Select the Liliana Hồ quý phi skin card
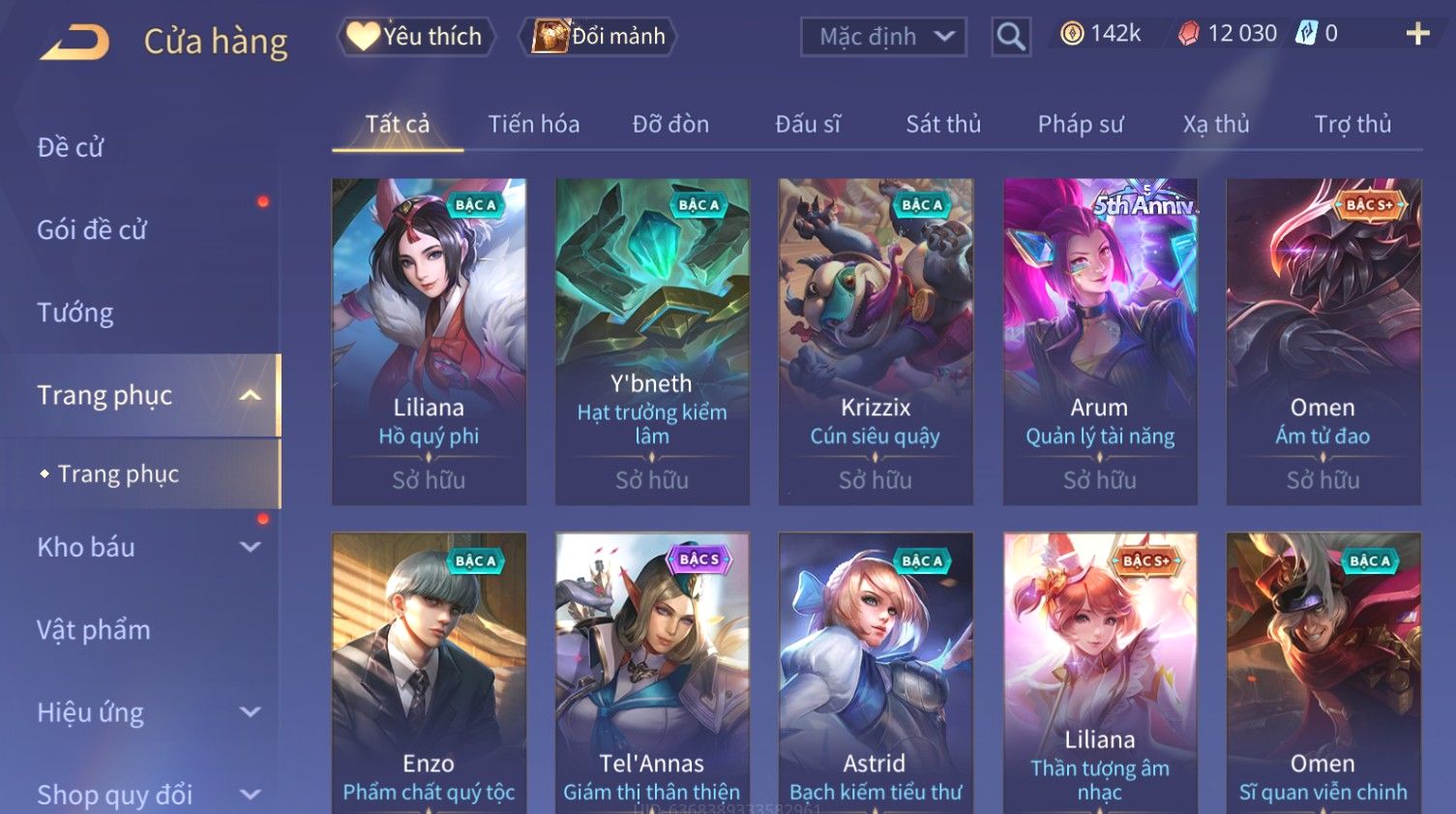The image size is (1456, 814). tap(429, 341)
